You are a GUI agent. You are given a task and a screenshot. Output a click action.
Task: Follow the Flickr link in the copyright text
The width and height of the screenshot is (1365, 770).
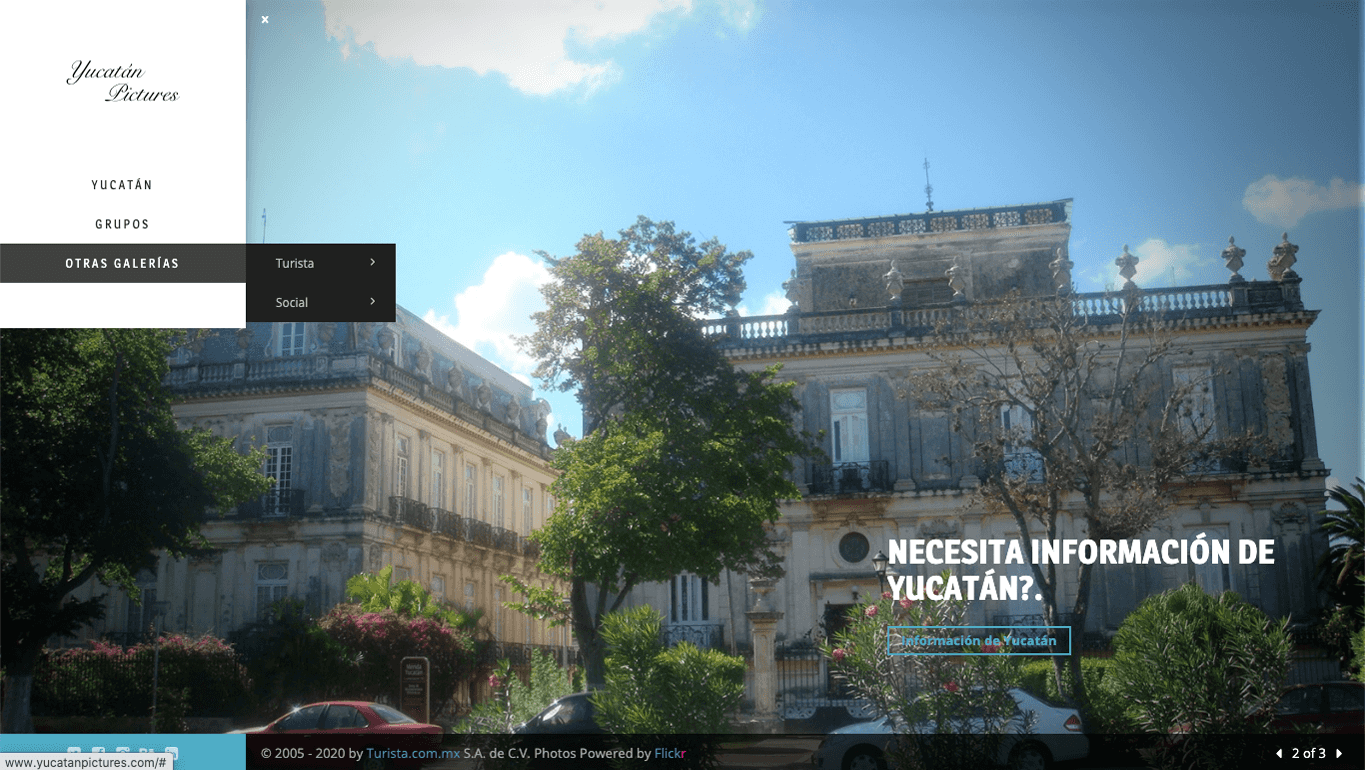[x=670, y=753]
